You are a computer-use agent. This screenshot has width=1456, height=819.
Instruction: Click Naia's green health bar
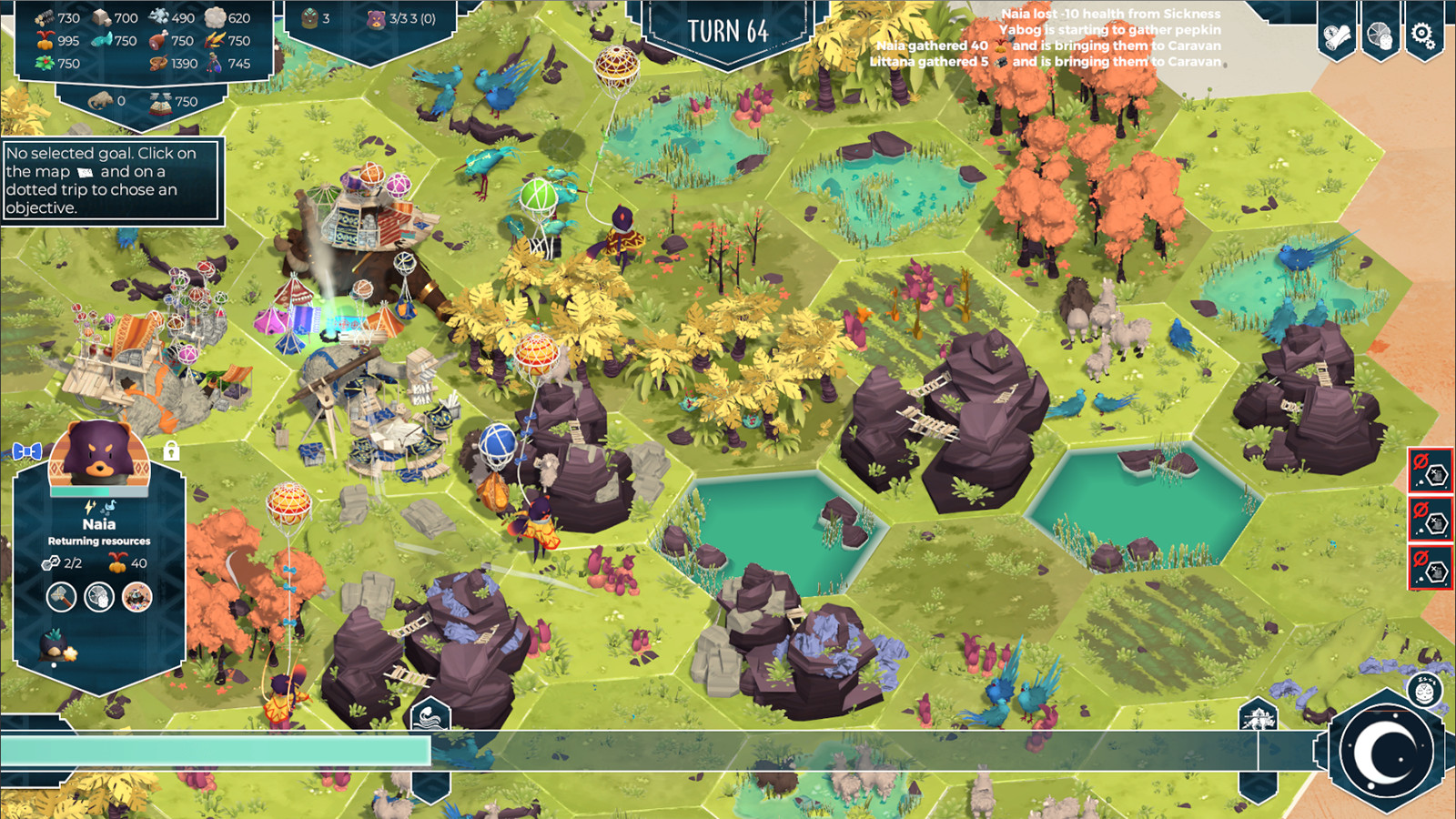click(x=82, y=491)
